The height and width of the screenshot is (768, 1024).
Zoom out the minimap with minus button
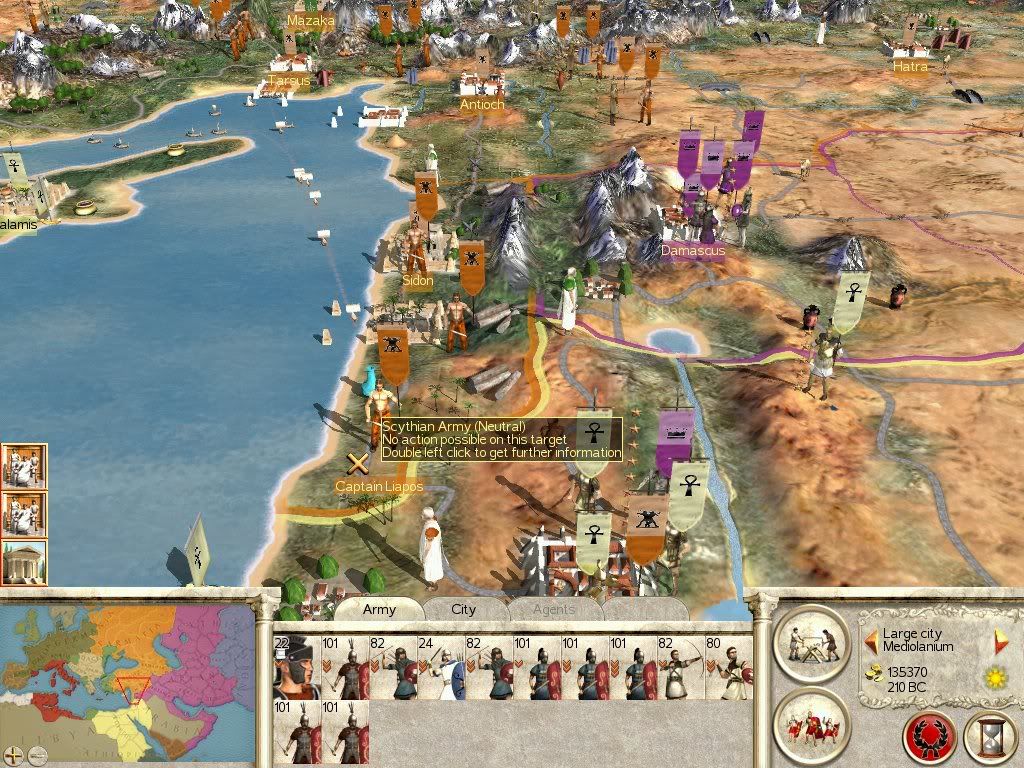click(37, 754)
